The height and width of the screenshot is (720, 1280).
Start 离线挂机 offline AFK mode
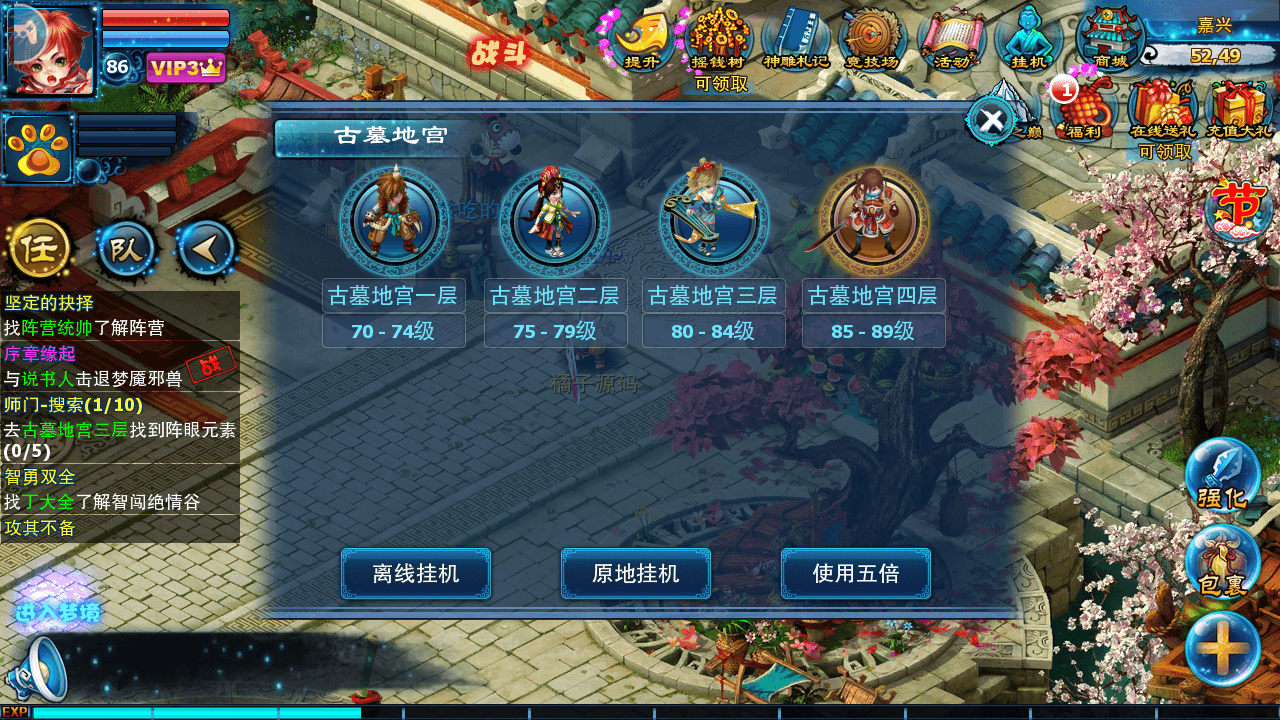(x=415, y=574)
